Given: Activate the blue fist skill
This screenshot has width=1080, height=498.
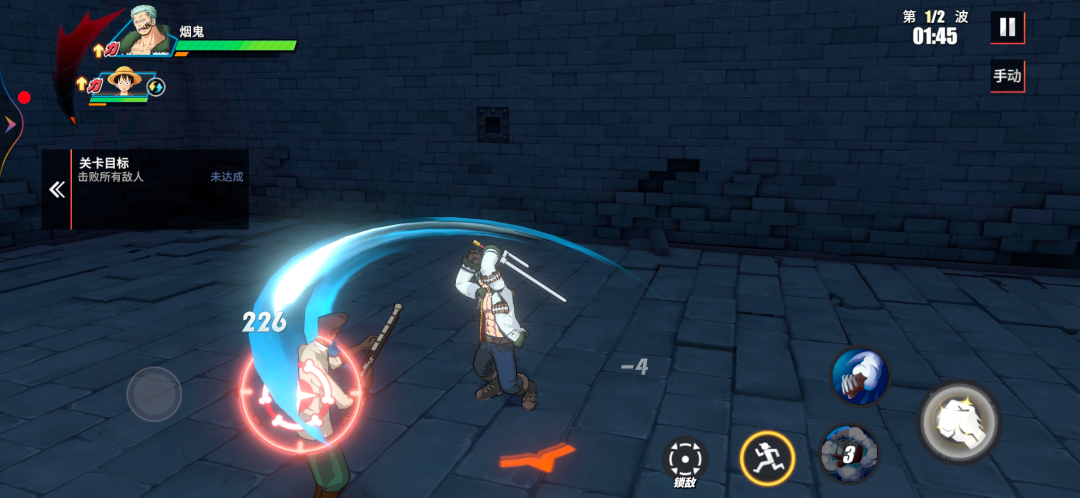Looking at the screenshot, I should pyautogui.click(x=860, y=377).
